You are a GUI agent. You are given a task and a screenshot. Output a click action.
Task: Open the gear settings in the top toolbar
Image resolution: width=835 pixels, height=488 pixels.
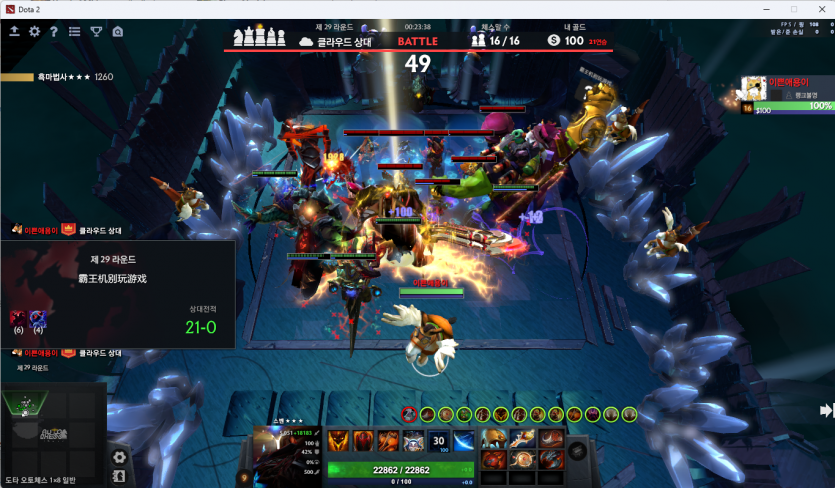point(35,32)
